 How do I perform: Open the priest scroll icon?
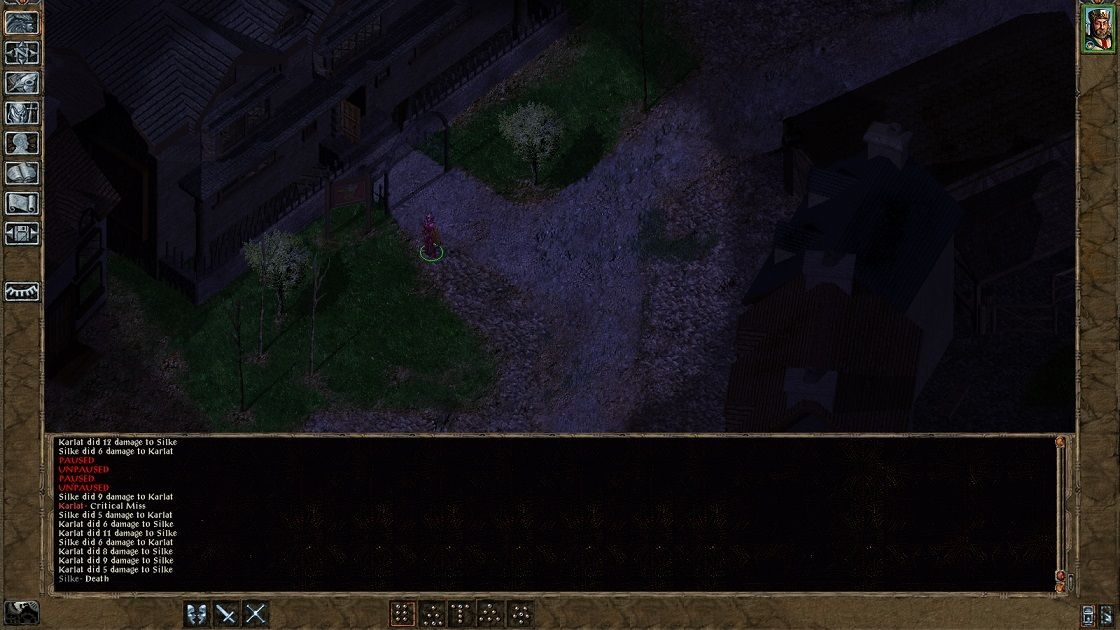coord(22,203)
